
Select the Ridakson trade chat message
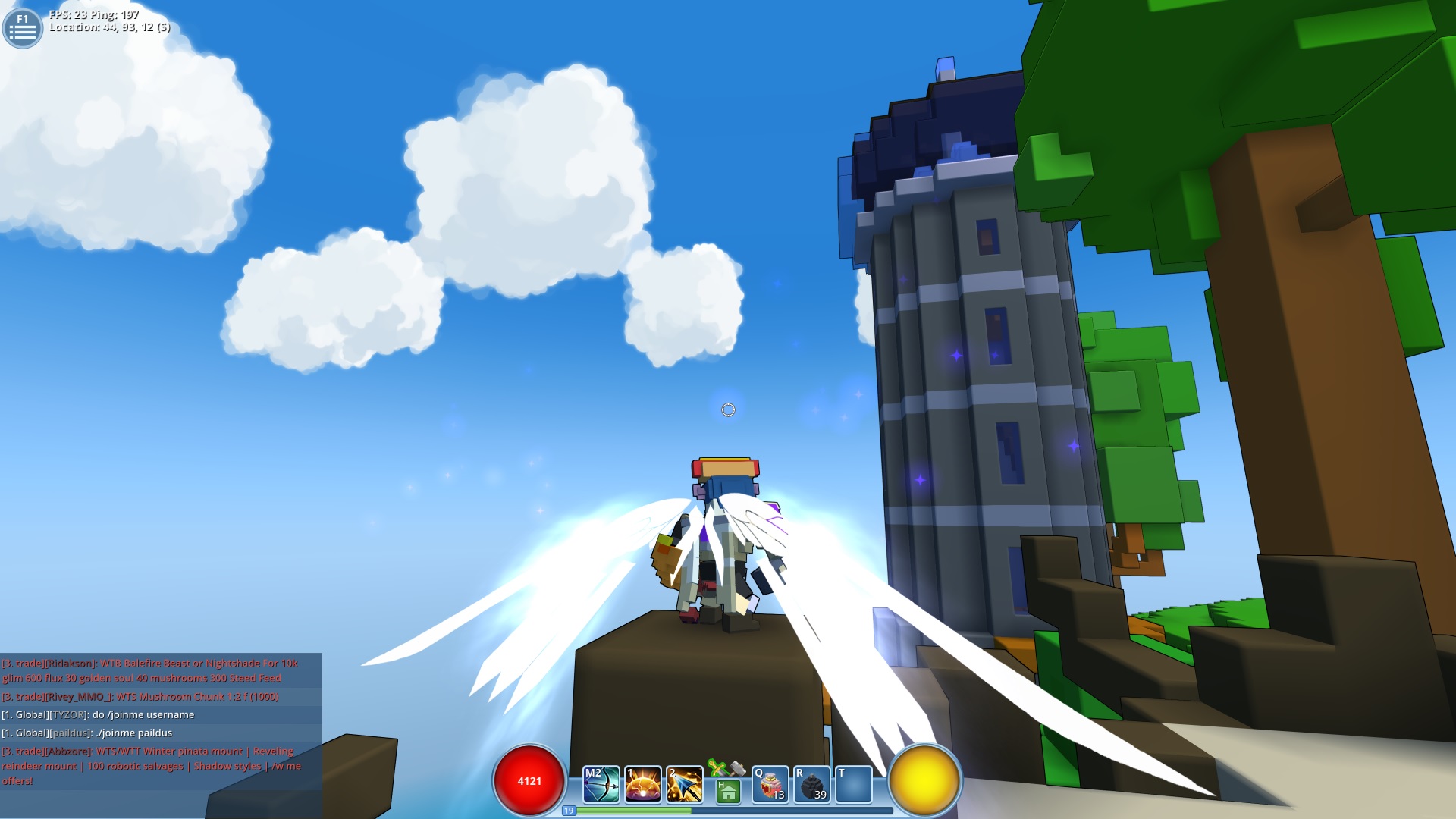point(148,670)
